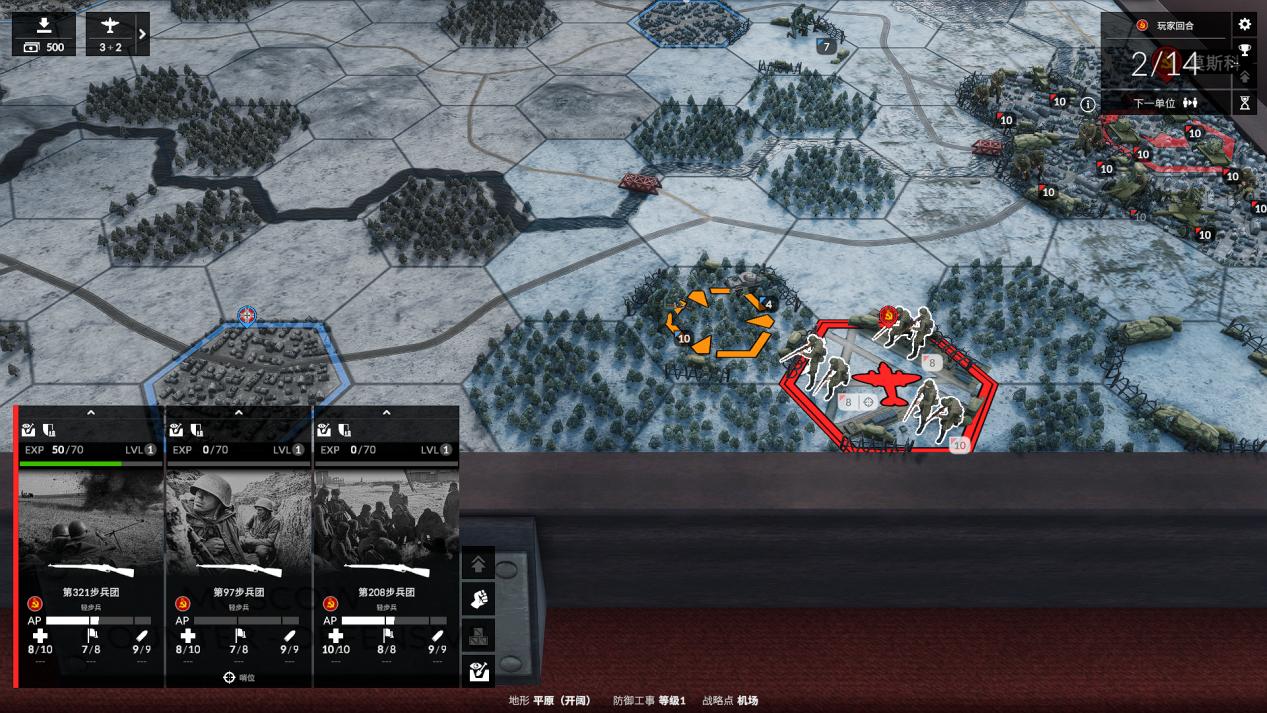
Task: Click the eye-and-box action button
Action: tap(479, 672)
